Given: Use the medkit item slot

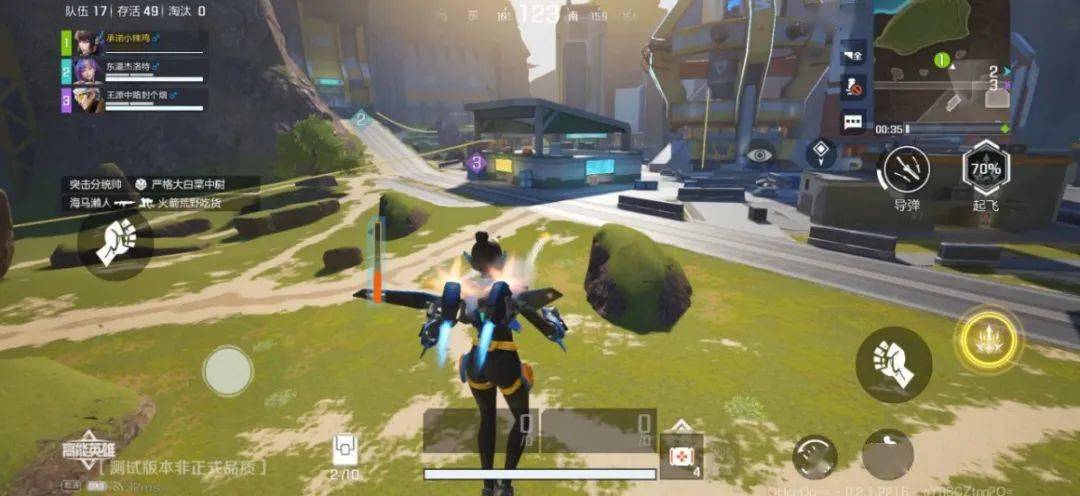Looking at the screenshot, I should [681, 455].
